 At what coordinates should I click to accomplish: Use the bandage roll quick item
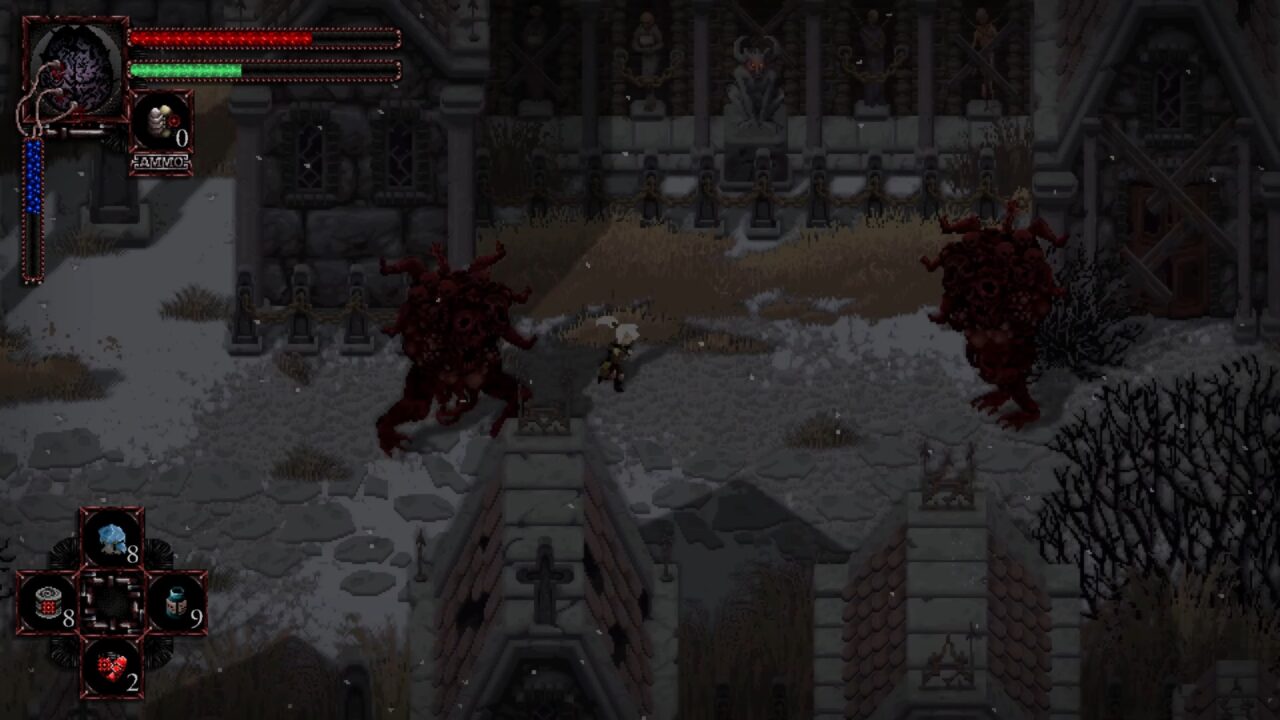[x=47, y=603]
